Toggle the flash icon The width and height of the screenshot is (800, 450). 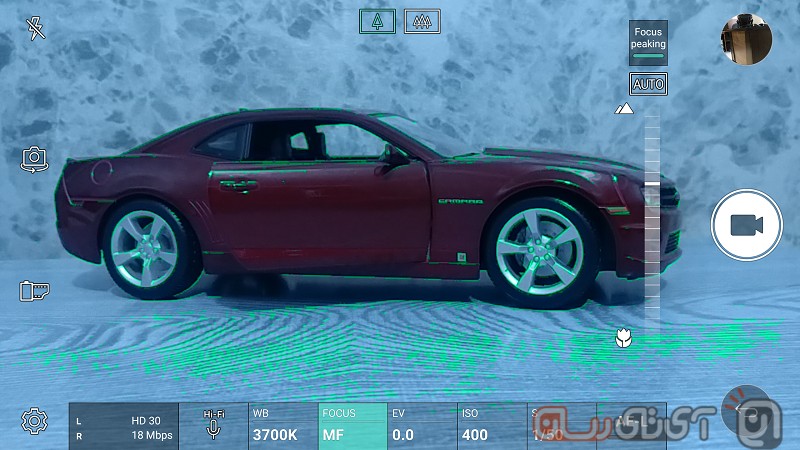pyautogui.click(x=36, y=29)
